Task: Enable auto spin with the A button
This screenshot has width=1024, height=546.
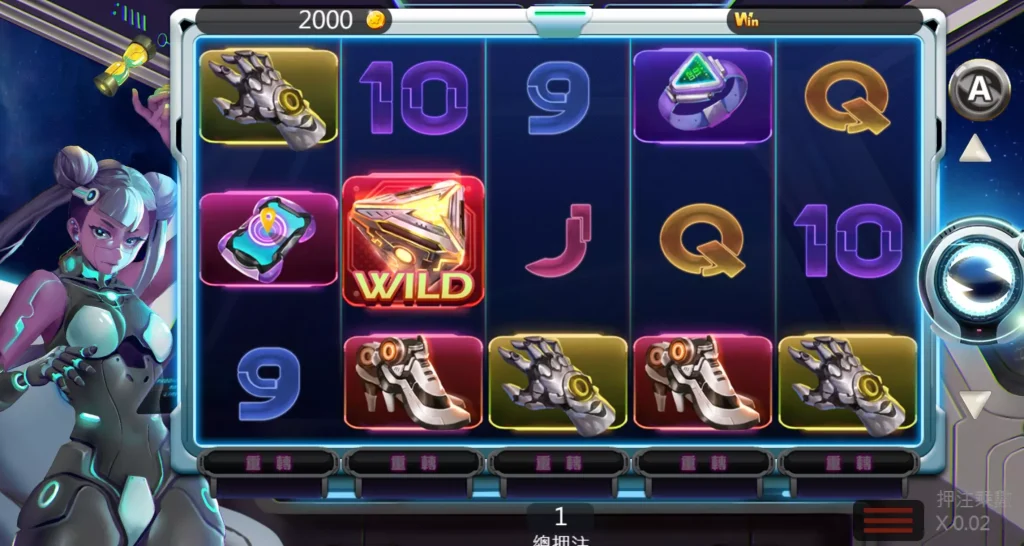Action: 978,91
